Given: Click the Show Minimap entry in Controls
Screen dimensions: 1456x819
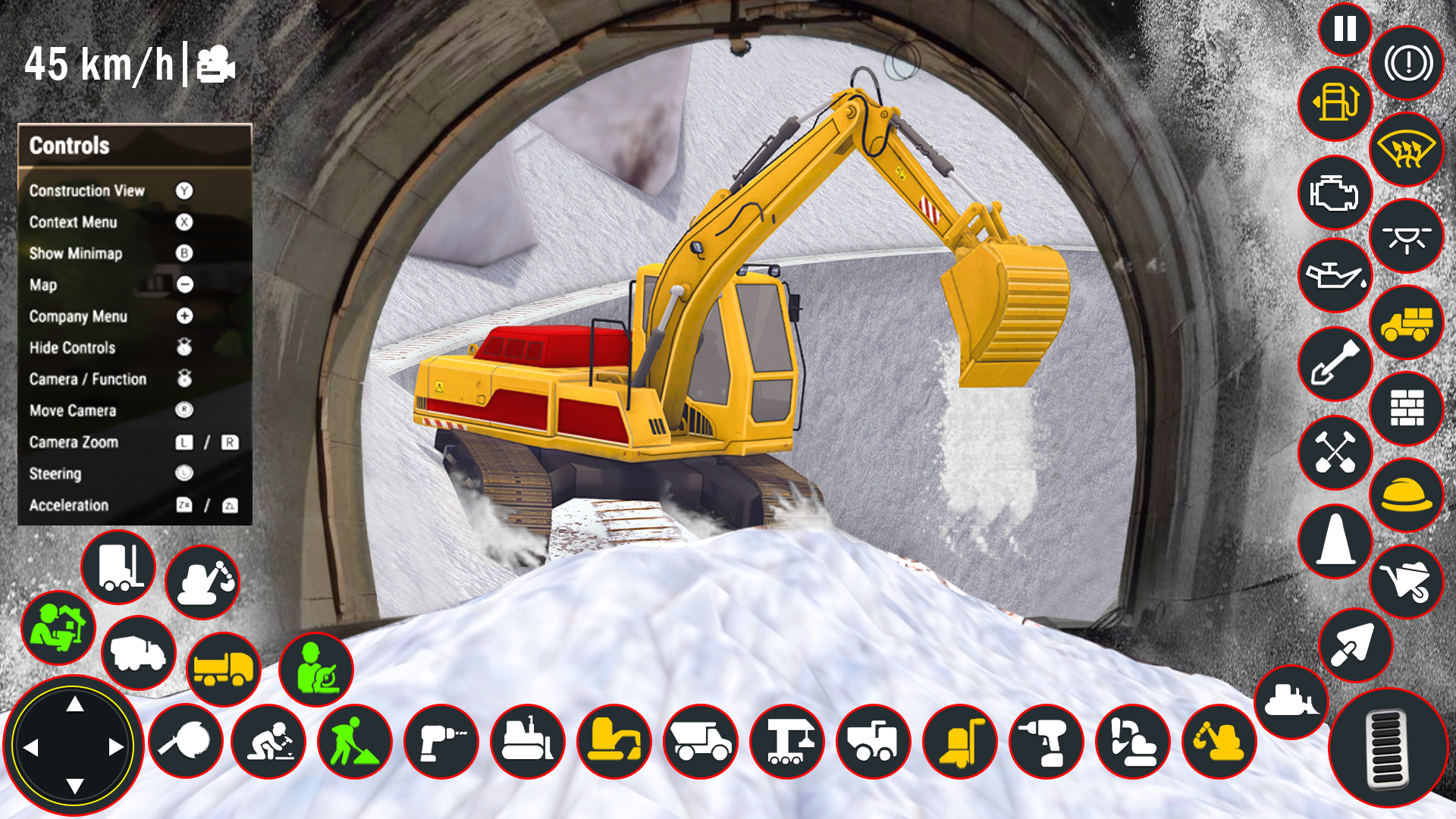Looking at the screenshot, I should click(75, 254).
